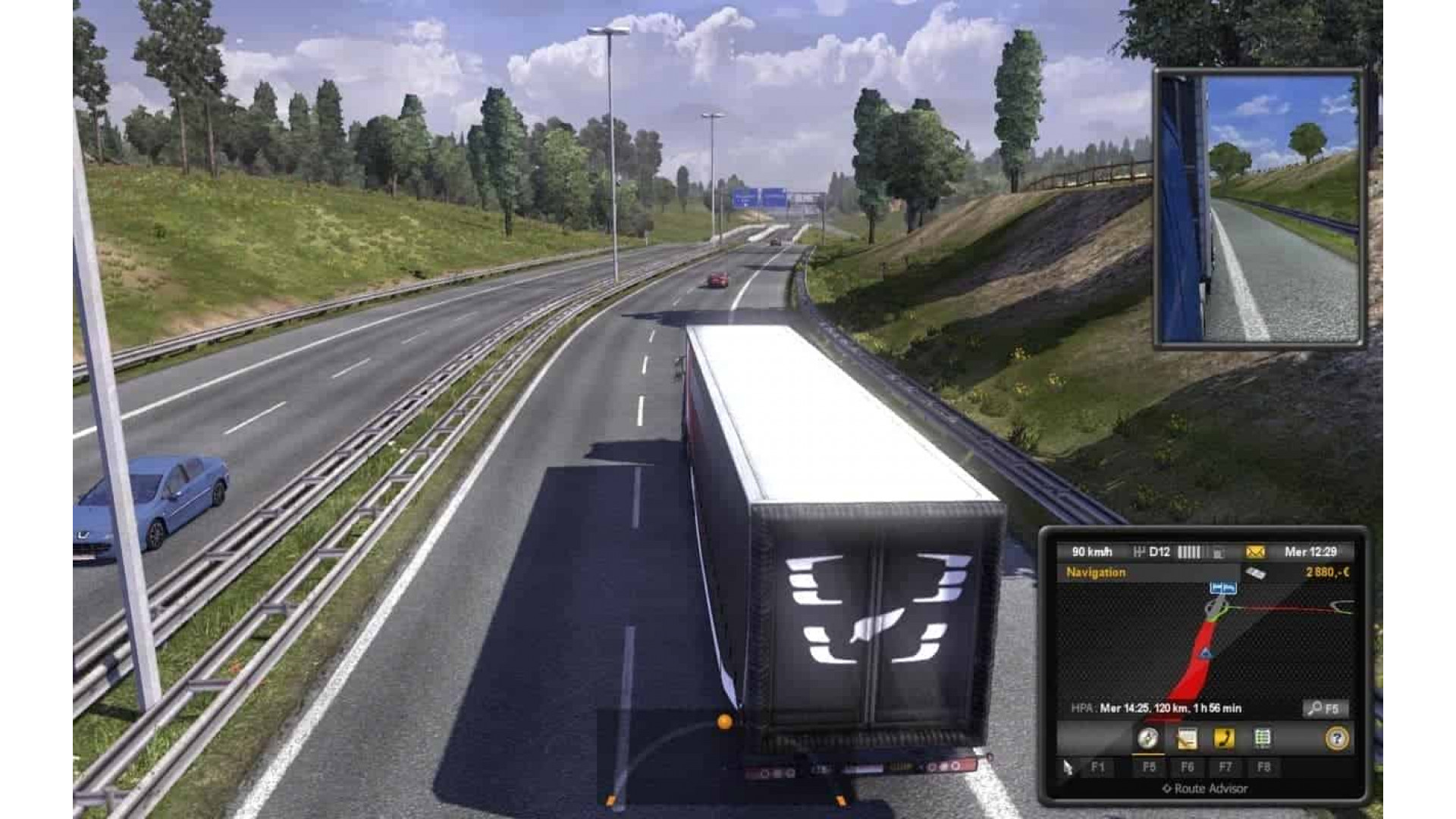Open the truck diagnostics list icon

point(1263,738)
